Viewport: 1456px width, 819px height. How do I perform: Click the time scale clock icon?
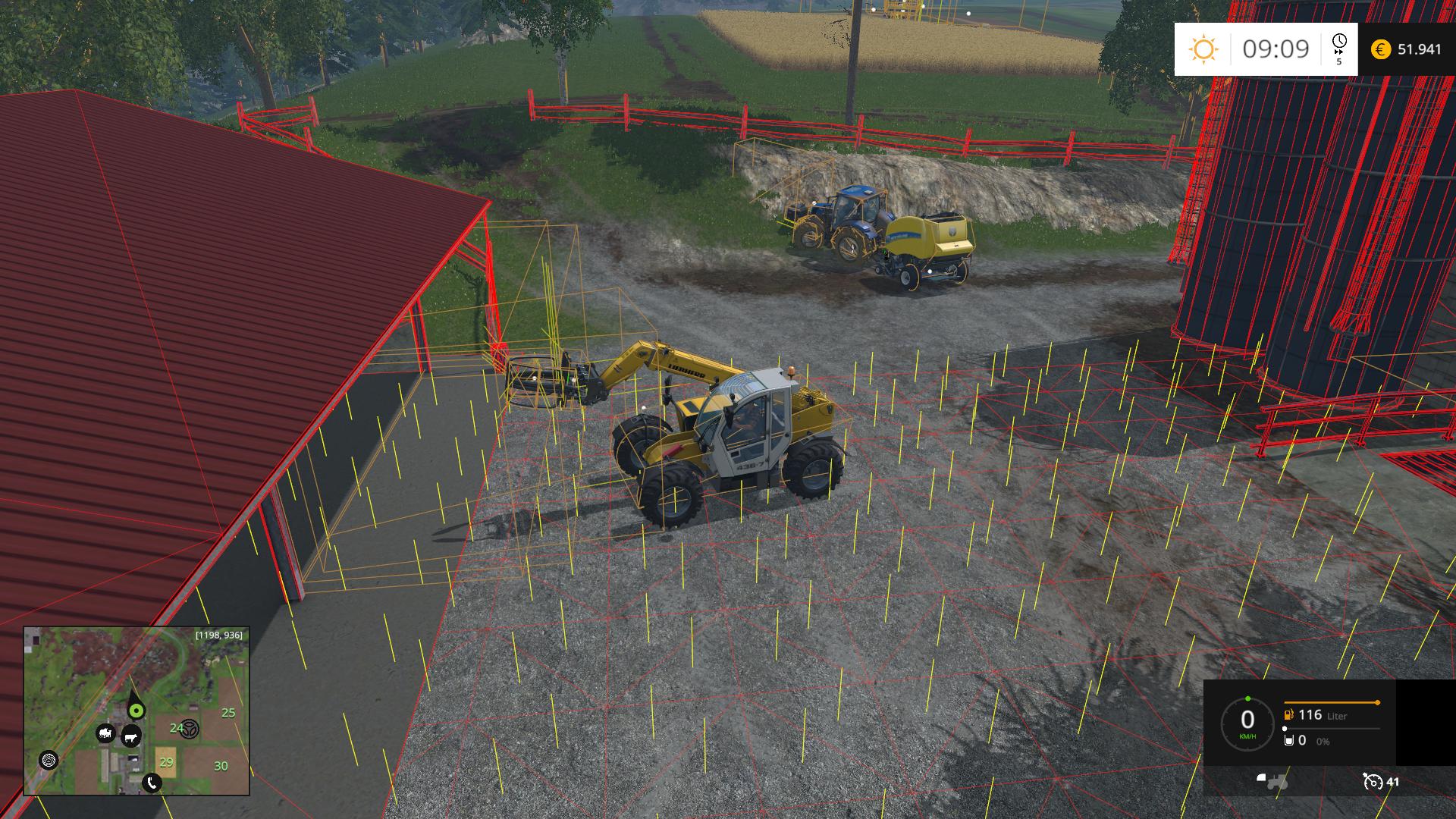pos(1339,41)
